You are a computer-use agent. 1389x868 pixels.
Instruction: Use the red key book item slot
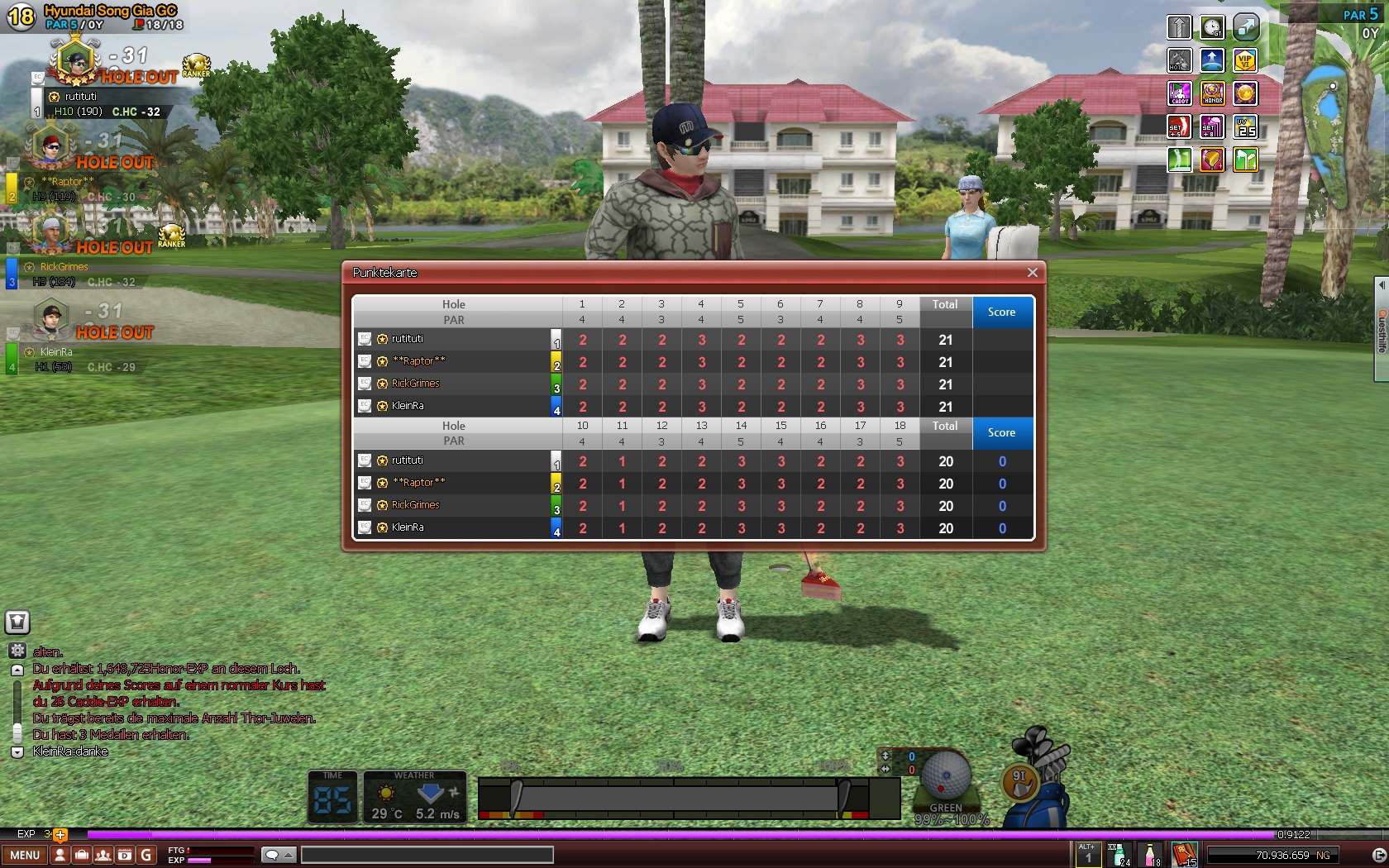point(1185,855)
